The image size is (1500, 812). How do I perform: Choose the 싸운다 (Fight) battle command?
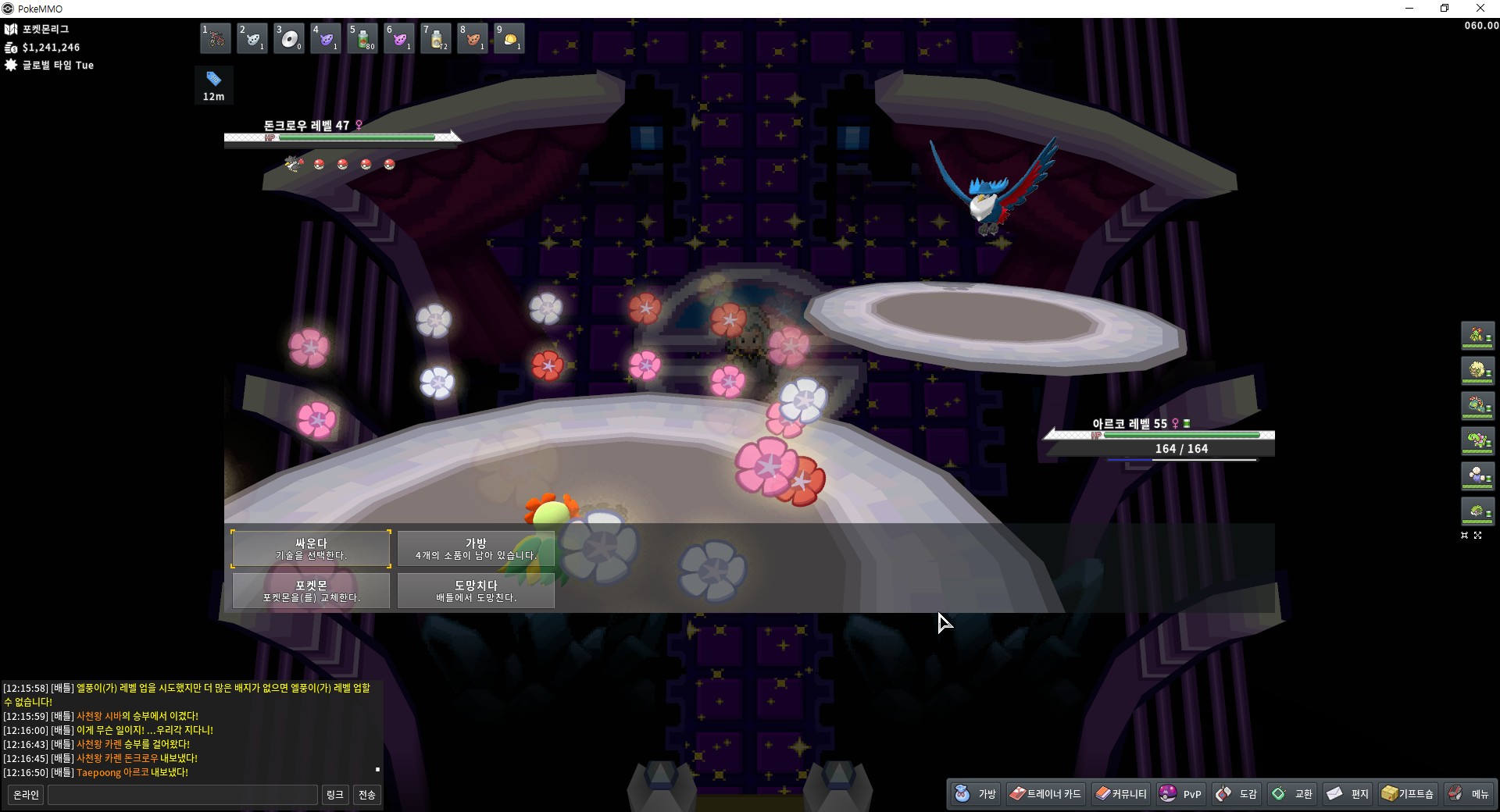311,549
